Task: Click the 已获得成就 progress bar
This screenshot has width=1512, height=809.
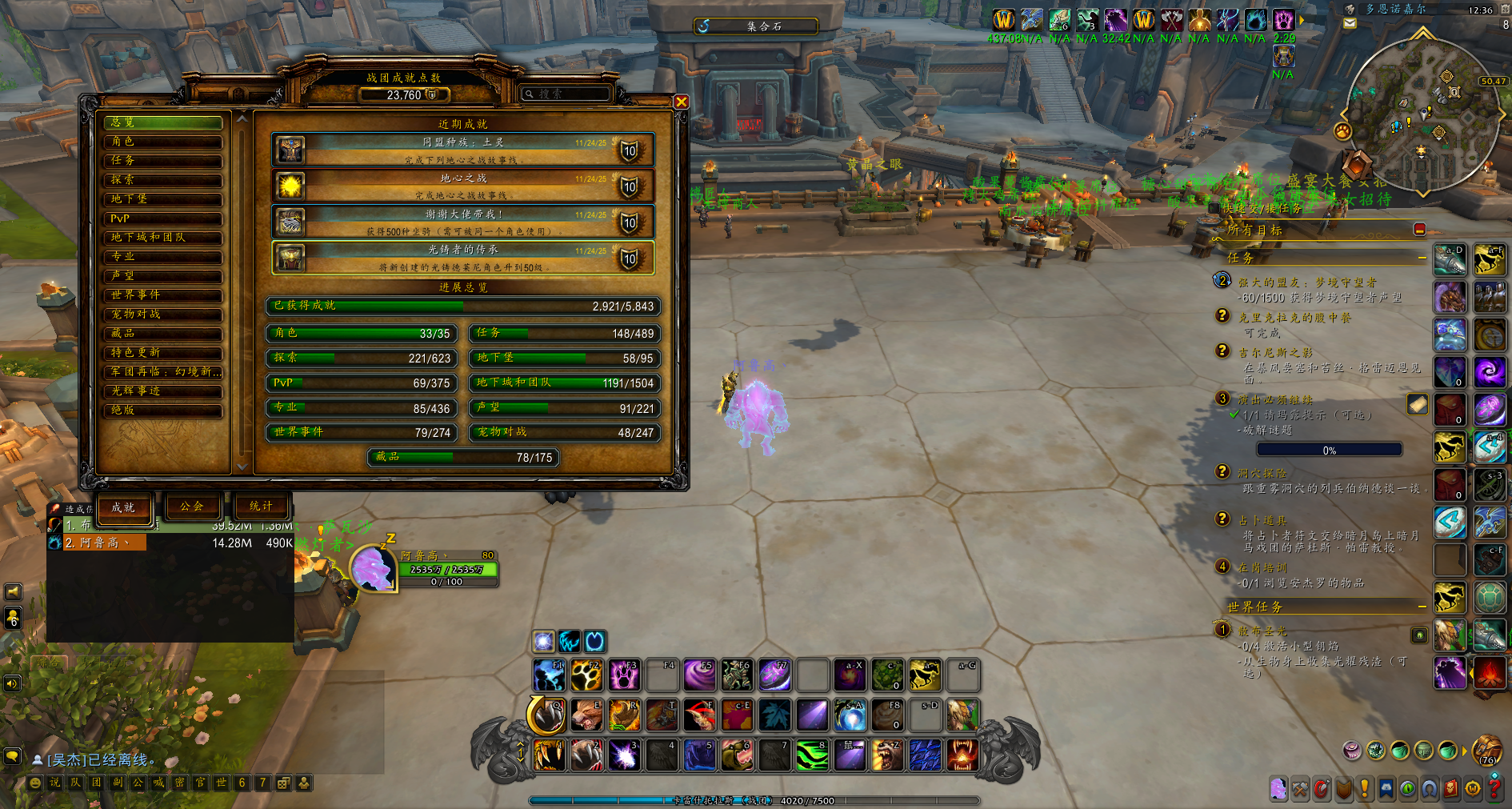Action: pyautogui.click(x=463, y=306)
